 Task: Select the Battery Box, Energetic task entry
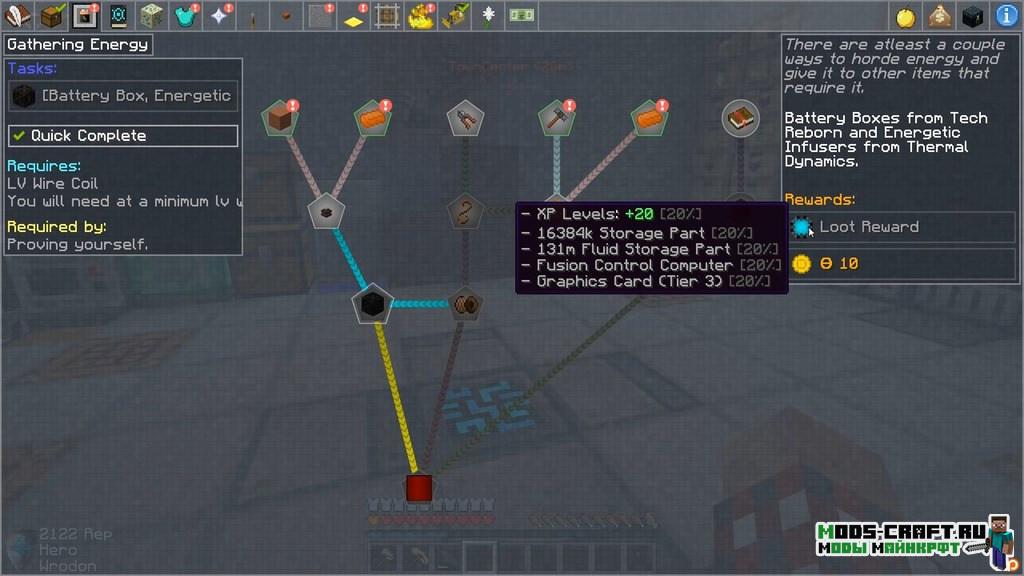pyautogui.click(x=123, y=96)
